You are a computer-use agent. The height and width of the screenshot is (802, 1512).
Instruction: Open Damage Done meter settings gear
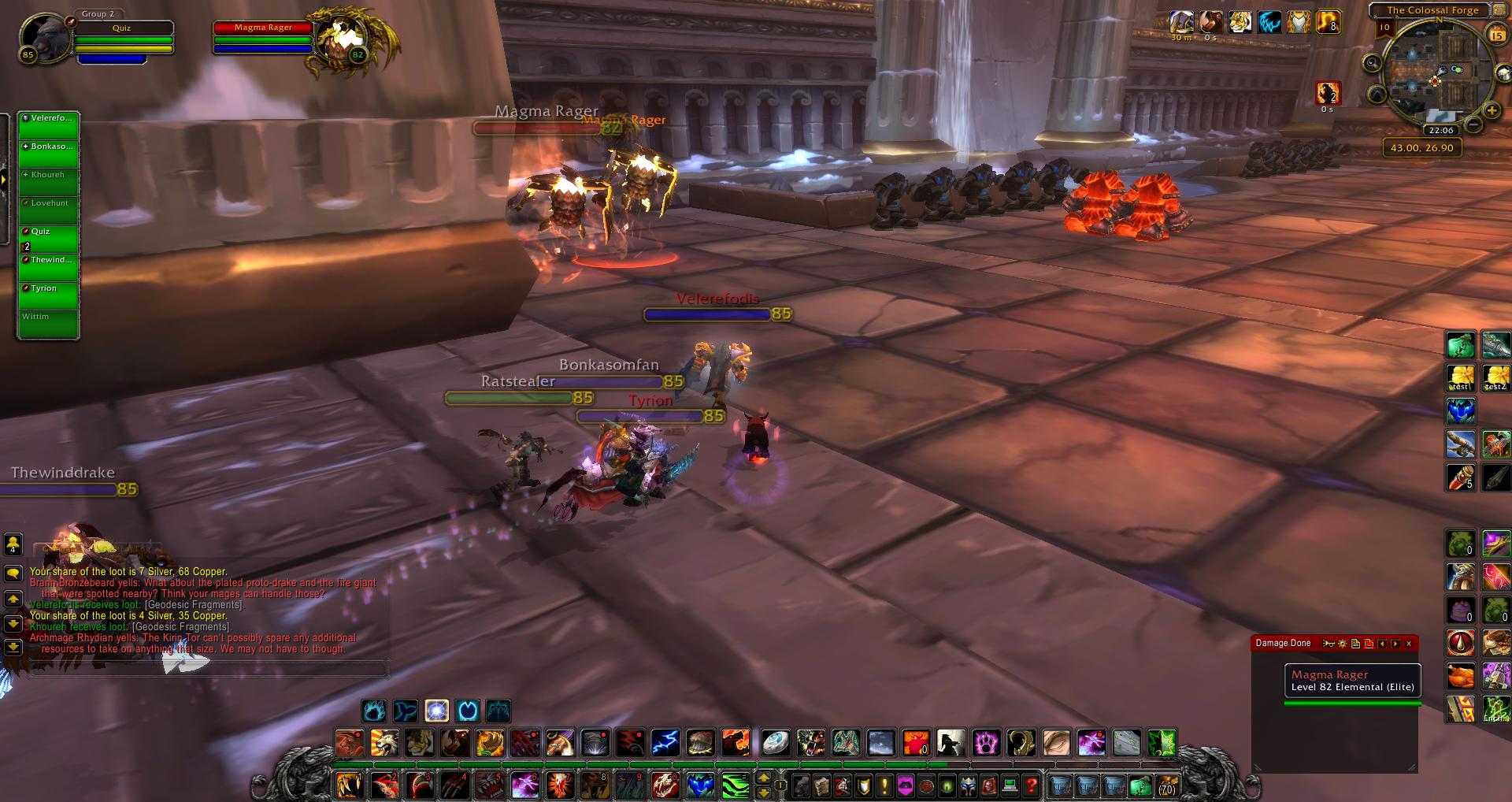click(1343, 644)
